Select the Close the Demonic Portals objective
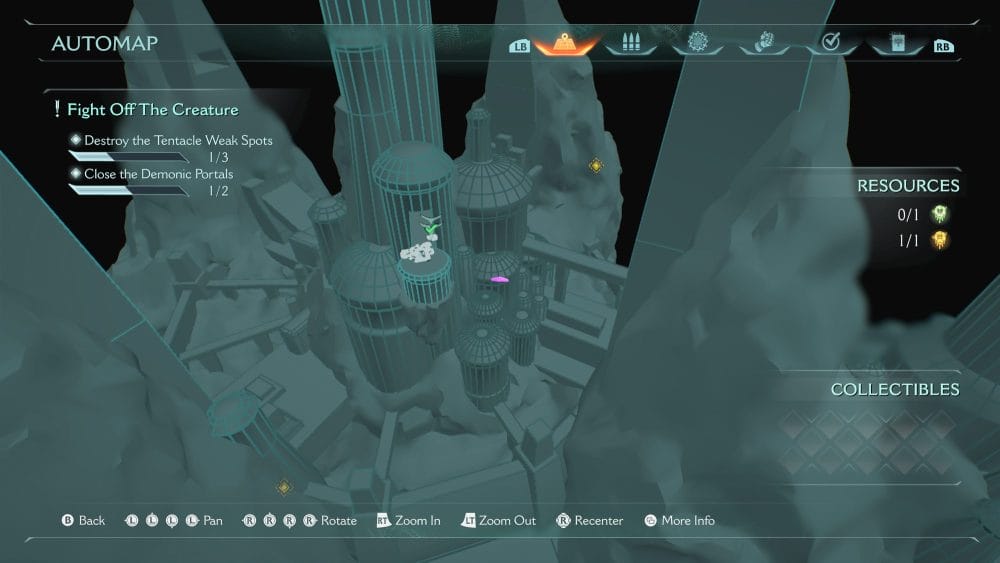Image resolution: width=1000 pixels, height=563 pixels. (x=158, y=174)
